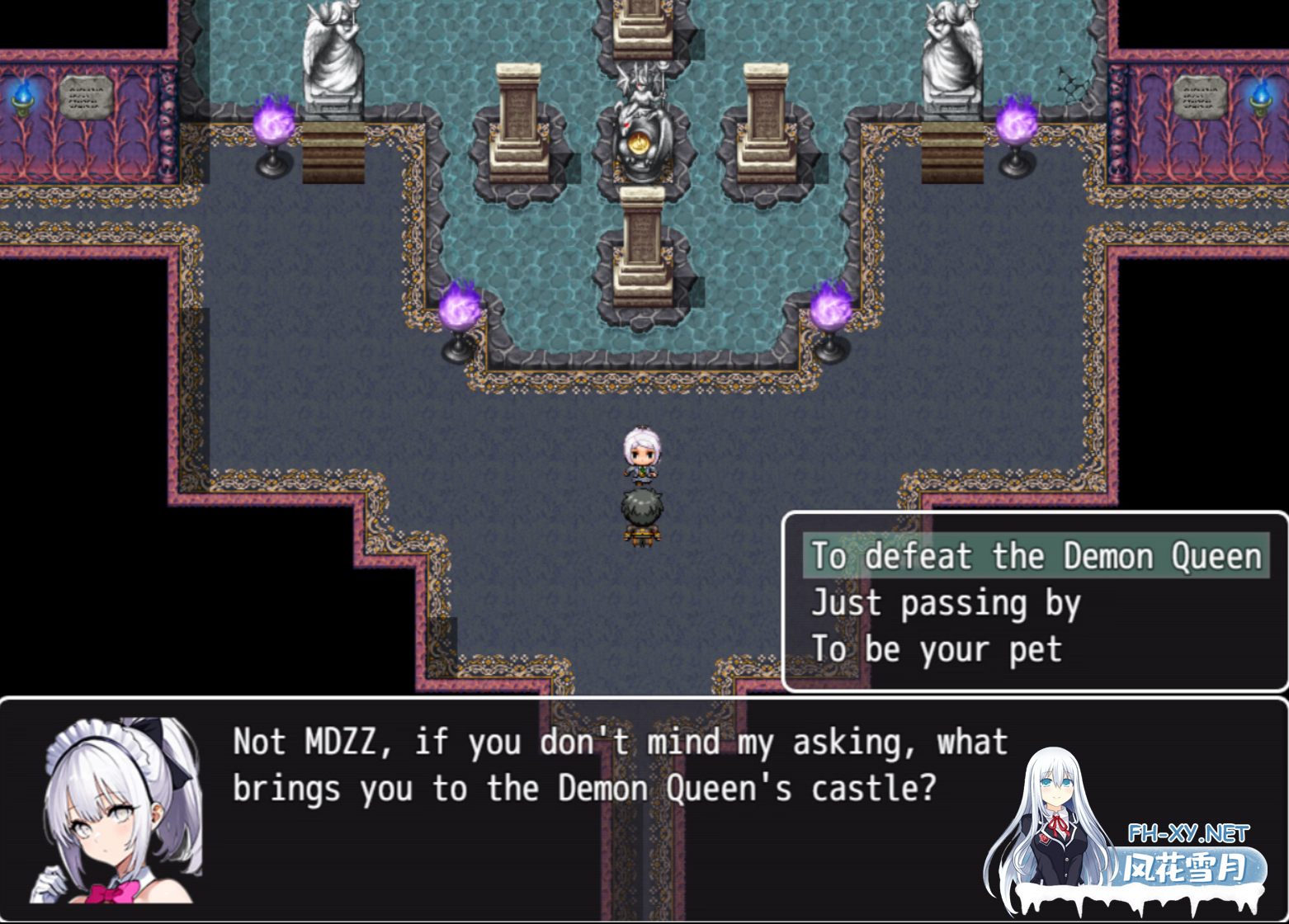Image resolution: width=1289 pixels, height=924 pixels.
Task: Click the stone pedestal left of the dragon
Action: point(520,124)
